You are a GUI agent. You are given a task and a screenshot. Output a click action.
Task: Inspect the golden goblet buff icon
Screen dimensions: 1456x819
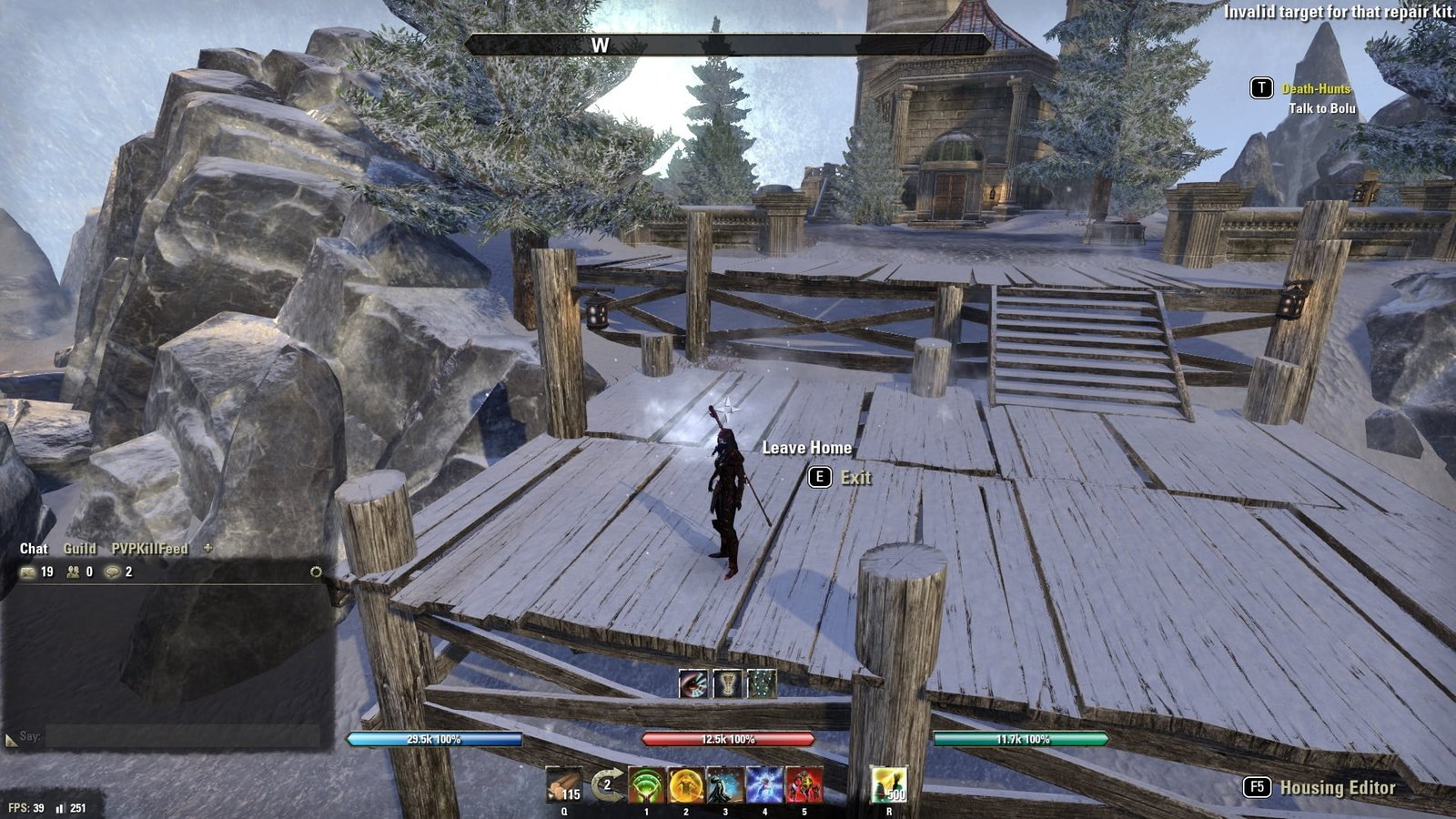tap(727, 684)
